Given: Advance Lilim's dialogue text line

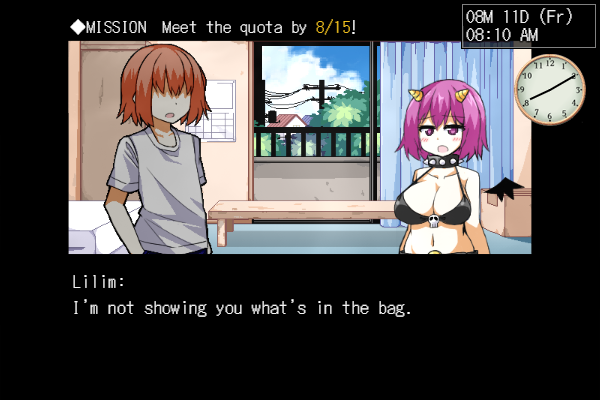Looking at the screenshot, I should (243, 308).
